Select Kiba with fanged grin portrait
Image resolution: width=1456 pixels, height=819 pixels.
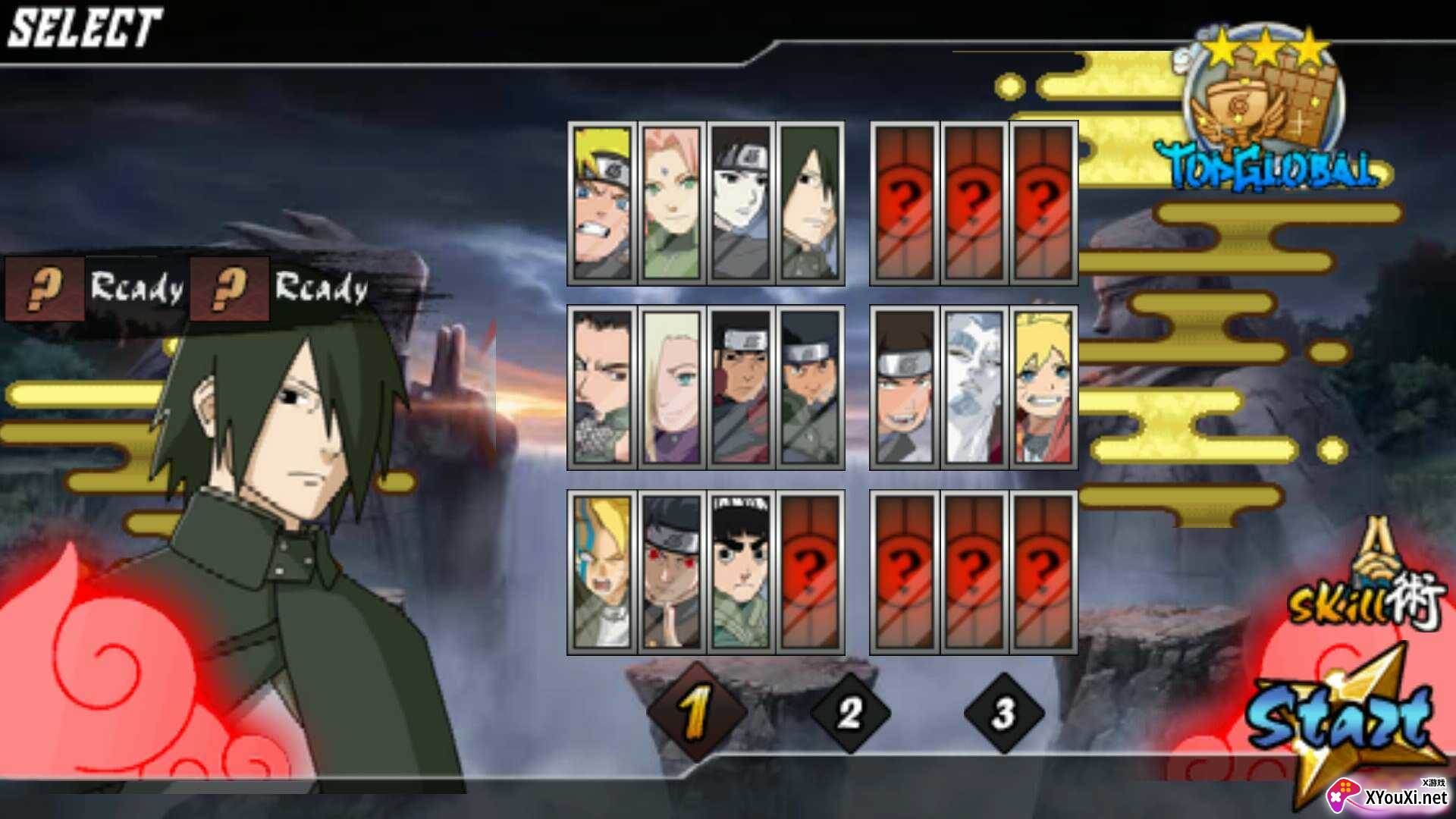(x=904, y=388)
